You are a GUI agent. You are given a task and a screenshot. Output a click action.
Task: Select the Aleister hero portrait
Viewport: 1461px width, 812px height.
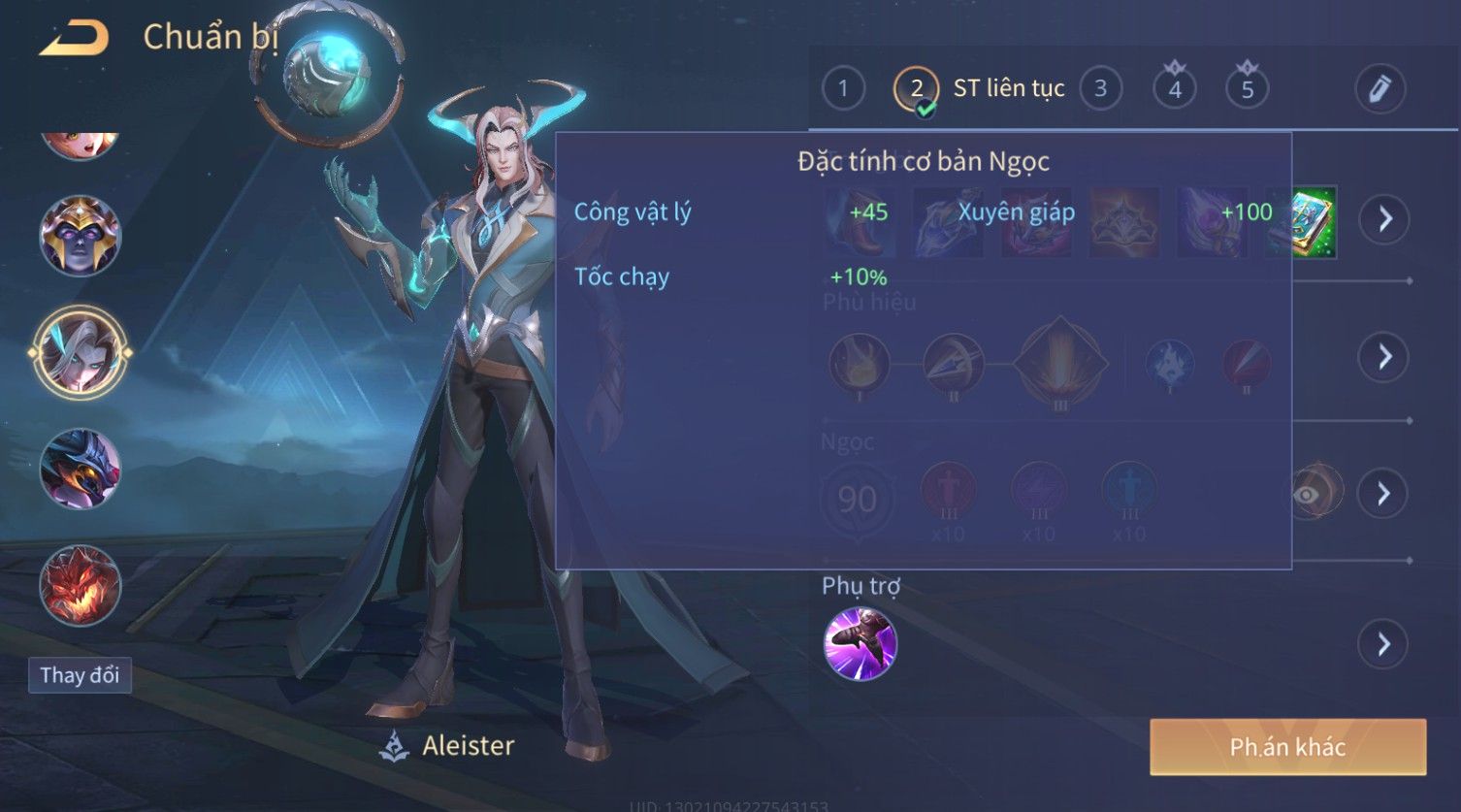pos(80,352)
